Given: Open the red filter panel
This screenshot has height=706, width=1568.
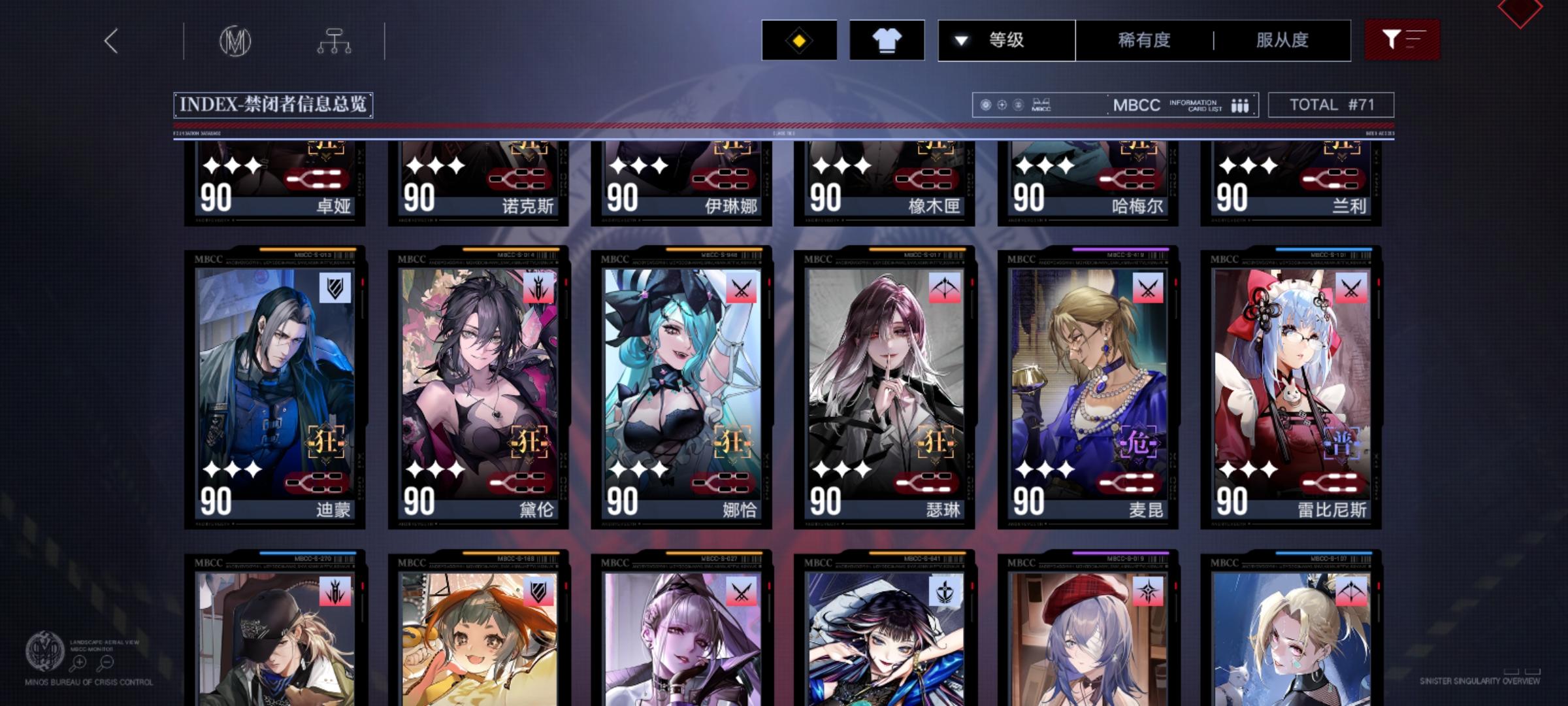Looking at the screenshot, I should click(1402, 39).
